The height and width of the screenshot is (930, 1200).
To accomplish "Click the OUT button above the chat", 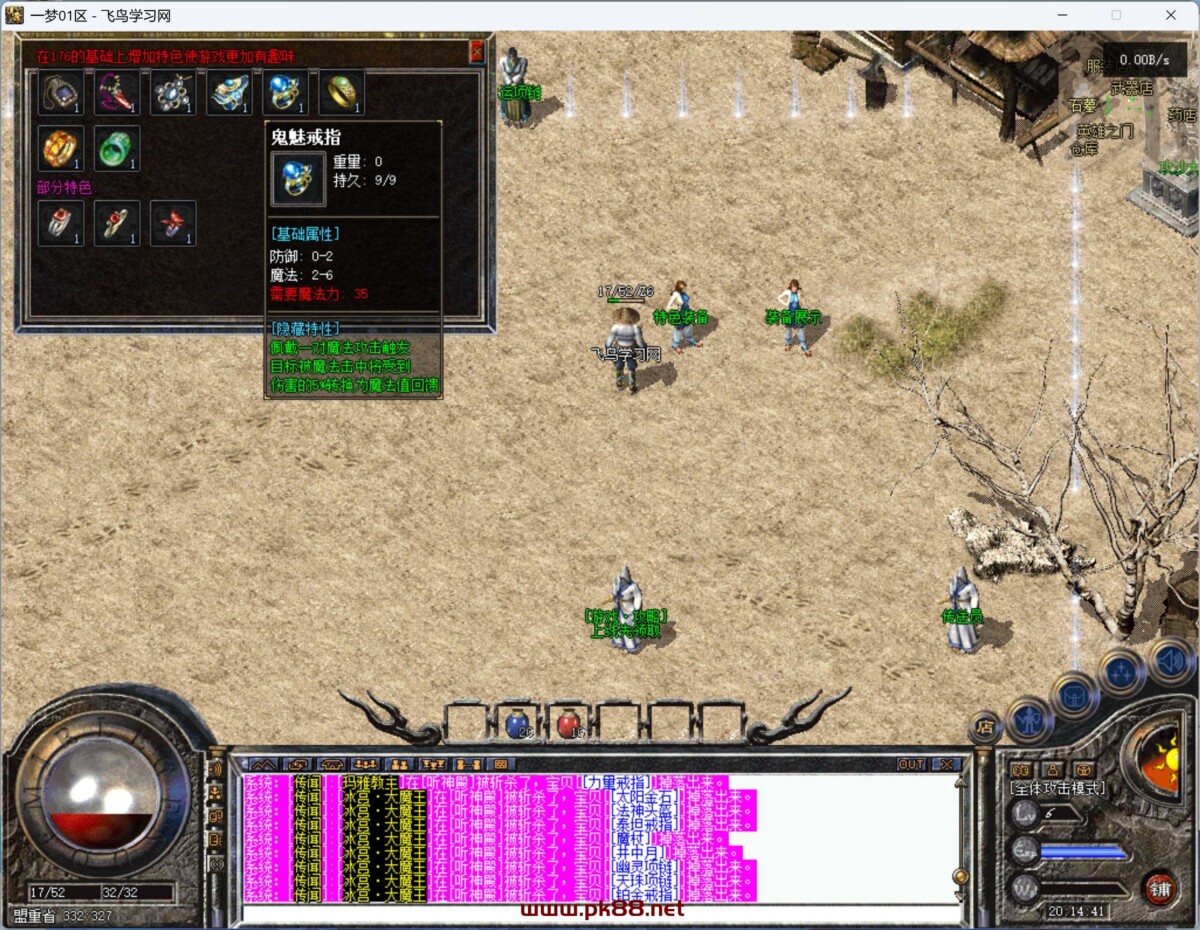I will pyautogui.click(x=911, y=764).
